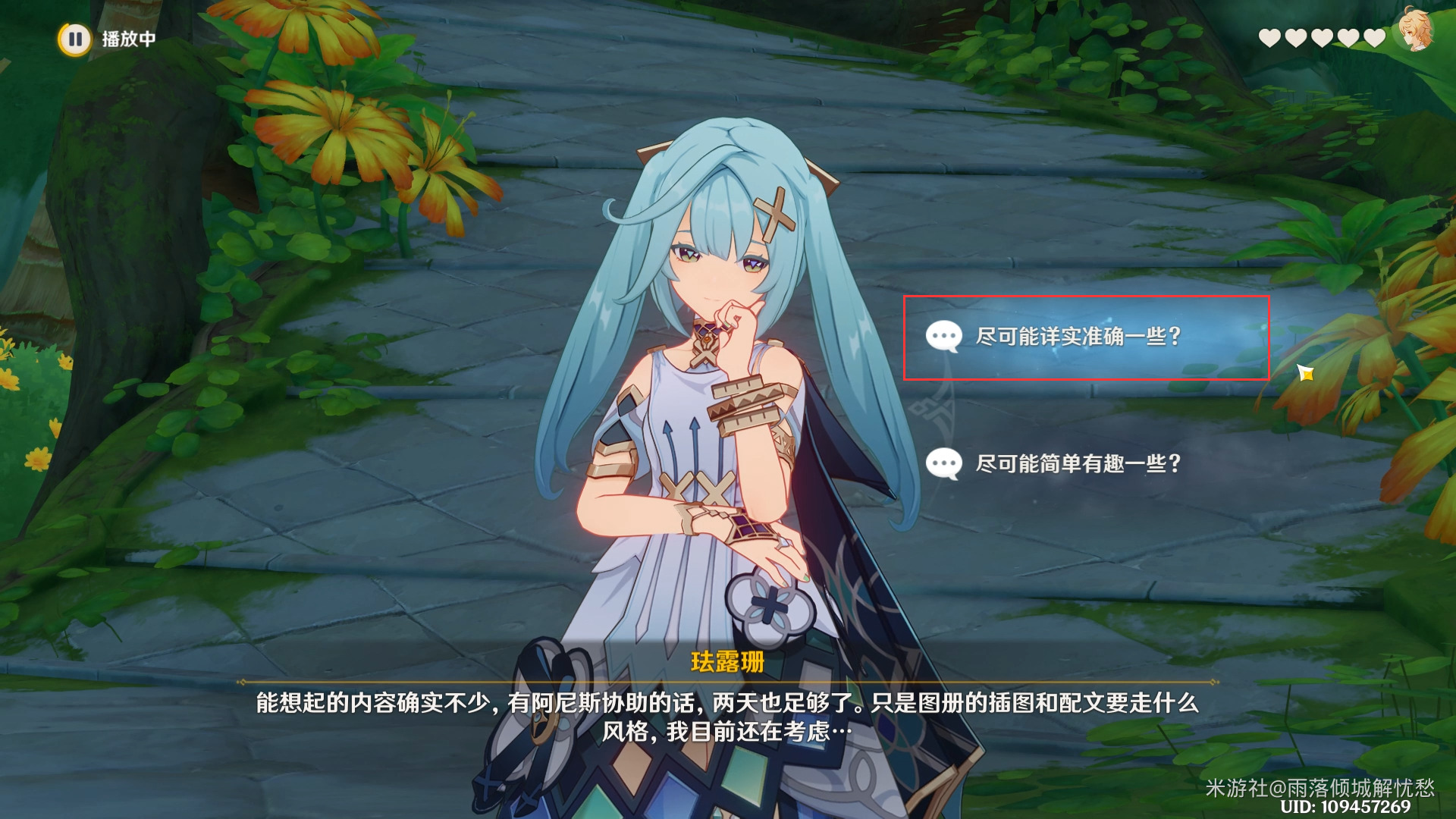1456x819 pixels.
Task: Pause the auto-play dialogue button
Action: [75, 39]
